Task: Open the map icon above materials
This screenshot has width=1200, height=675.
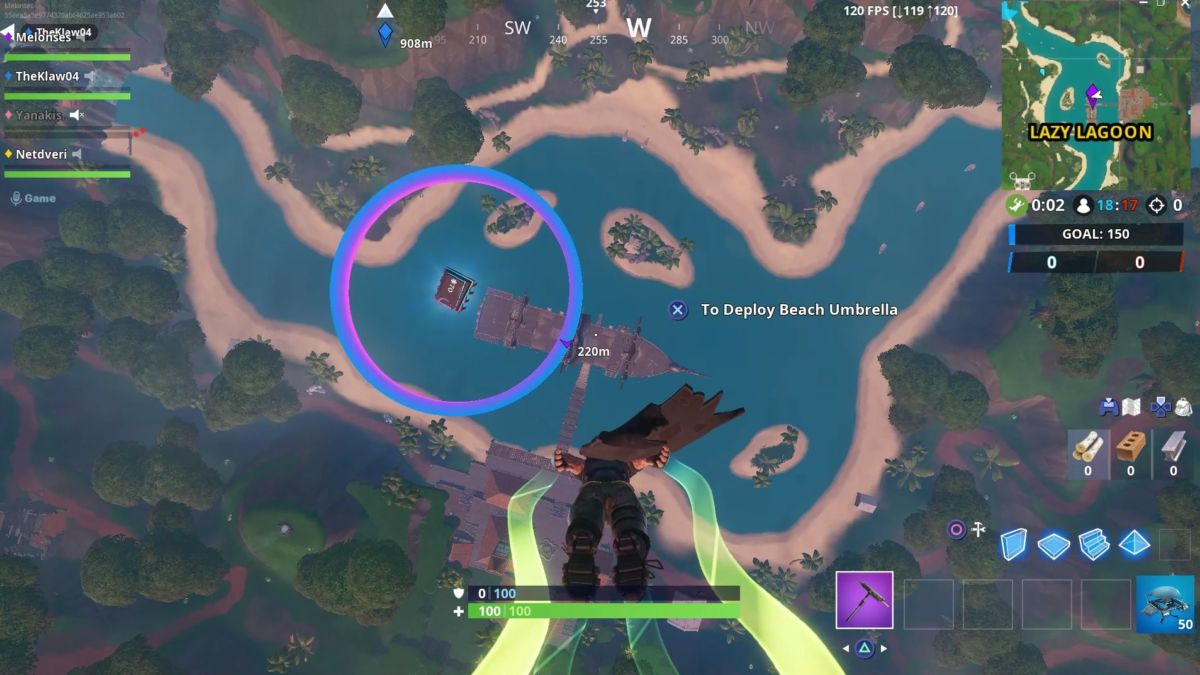Action: pyautogui.click(x=1132, y=407)
